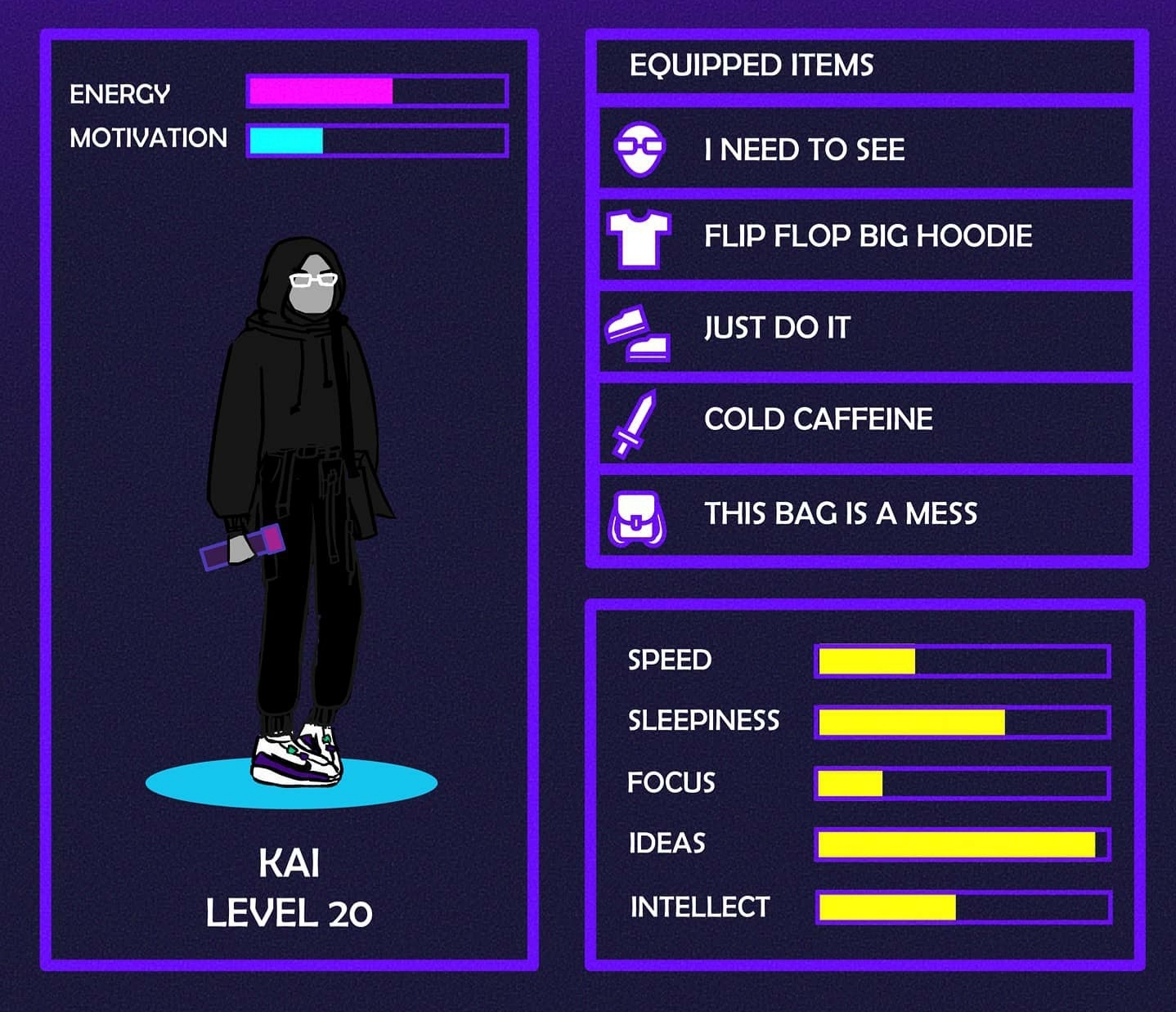This screenshot has height=1012, width=1176.
Task: Click the sneakers icon
Action: (638, 334)
